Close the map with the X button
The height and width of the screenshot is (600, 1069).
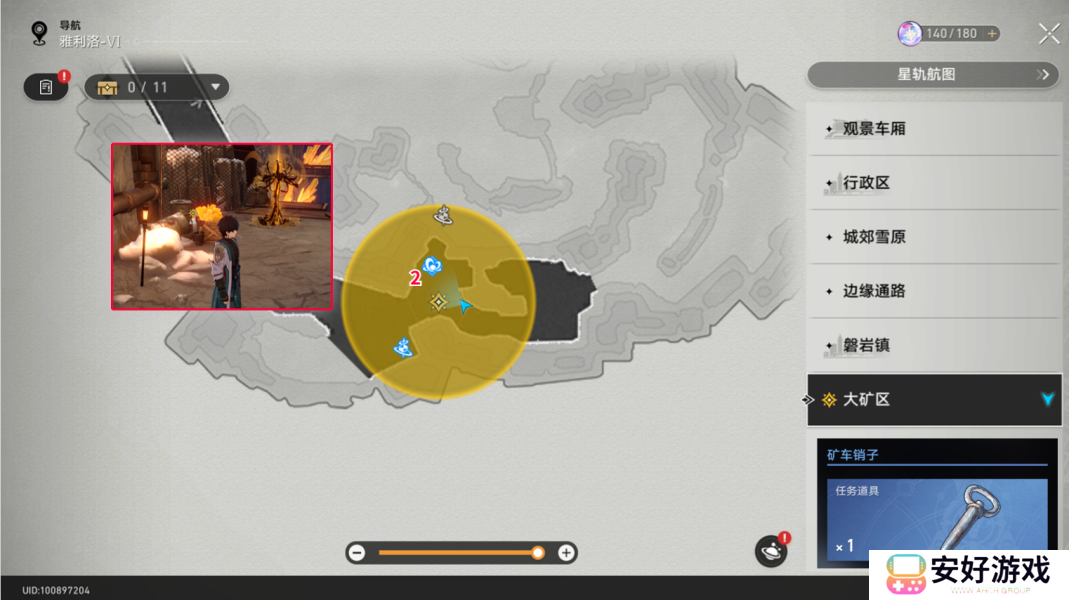1049,34
